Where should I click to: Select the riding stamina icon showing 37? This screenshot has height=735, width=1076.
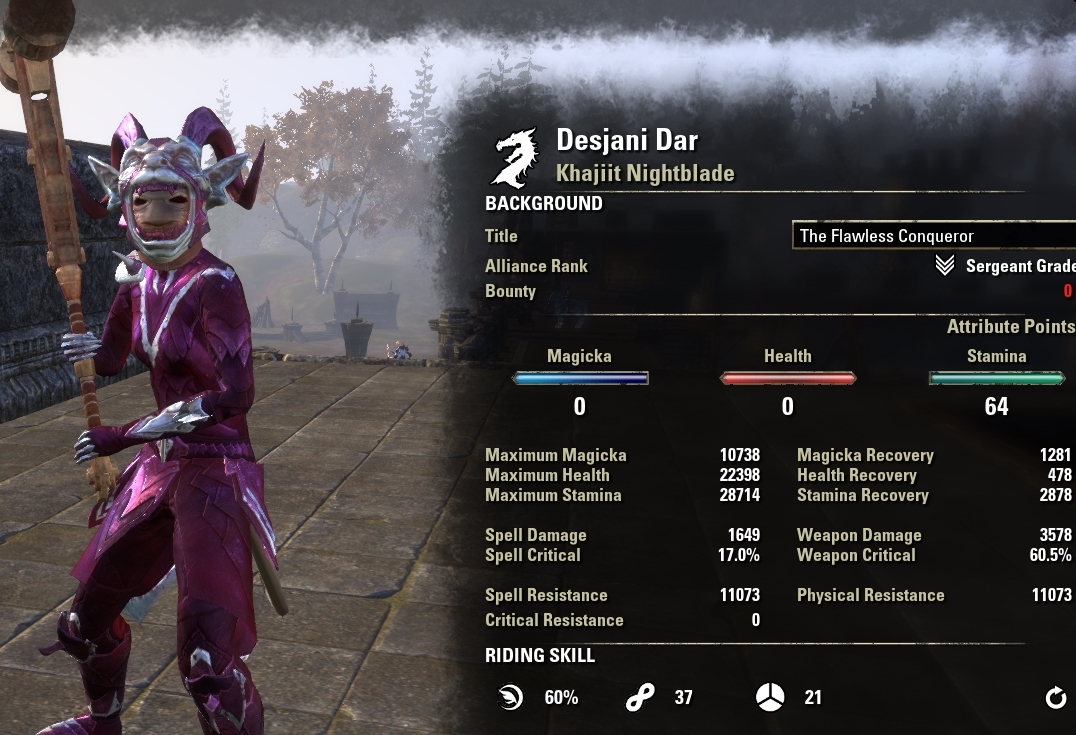pos(639,698)
